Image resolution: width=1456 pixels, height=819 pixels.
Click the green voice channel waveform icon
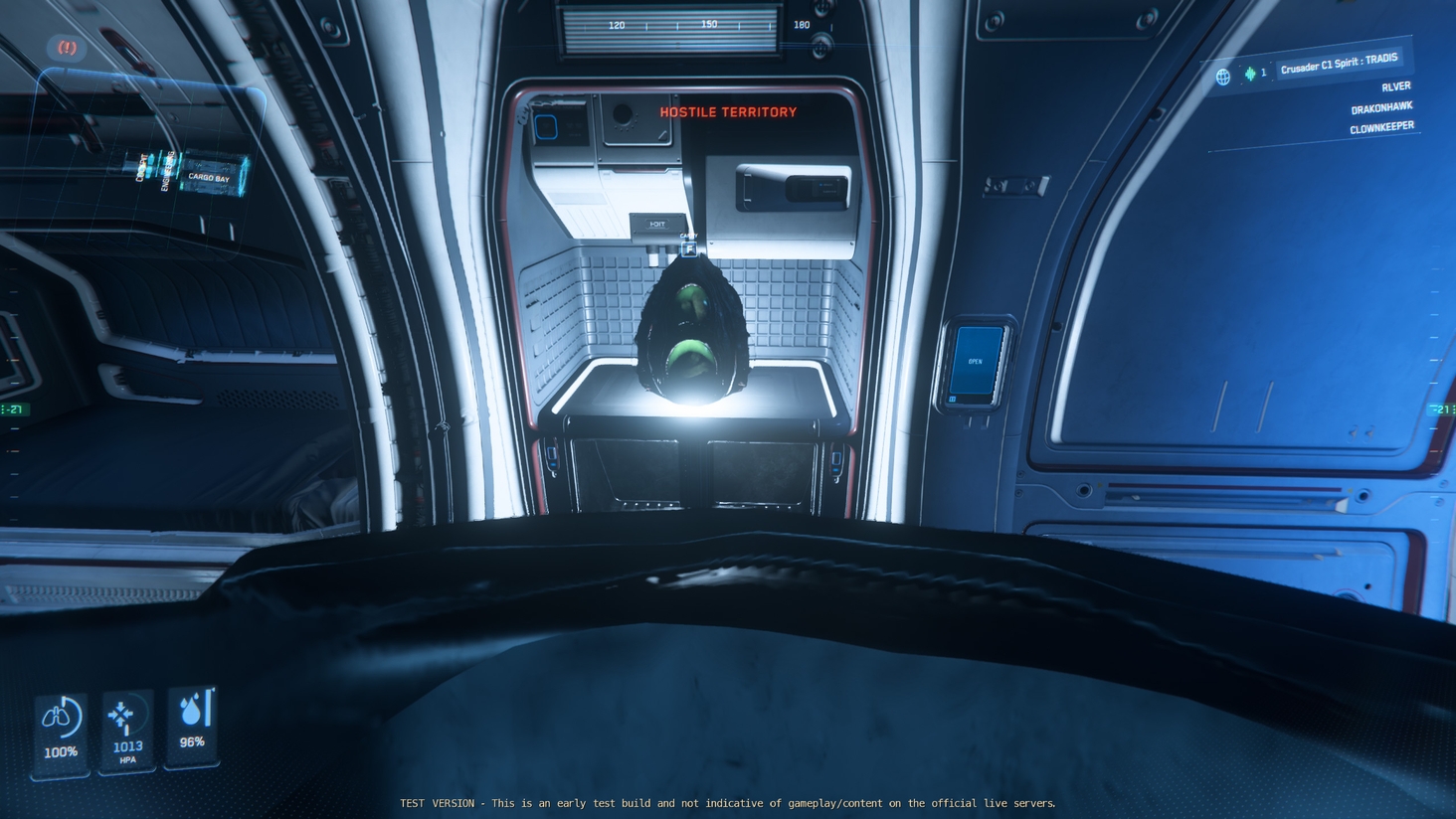coord(1250,74)
